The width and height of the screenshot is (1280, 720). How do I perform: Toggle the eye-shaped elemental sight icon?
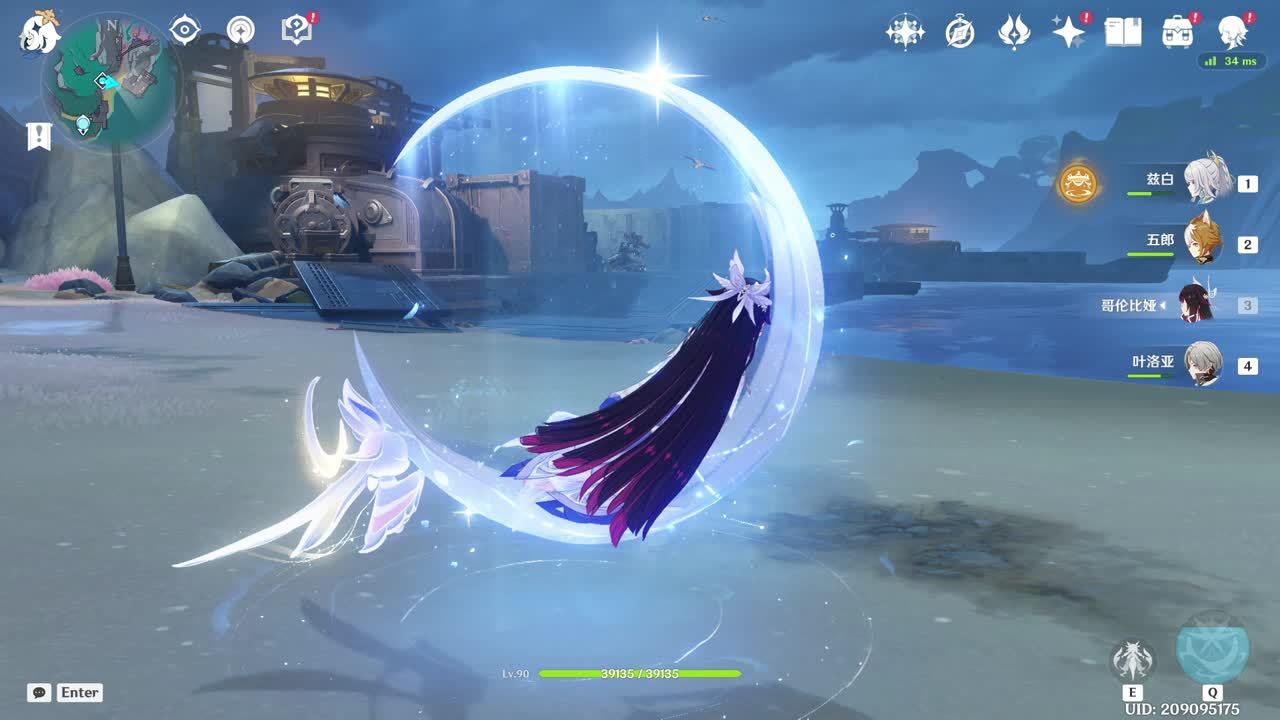pyautogui.click(x=185, y=30)
